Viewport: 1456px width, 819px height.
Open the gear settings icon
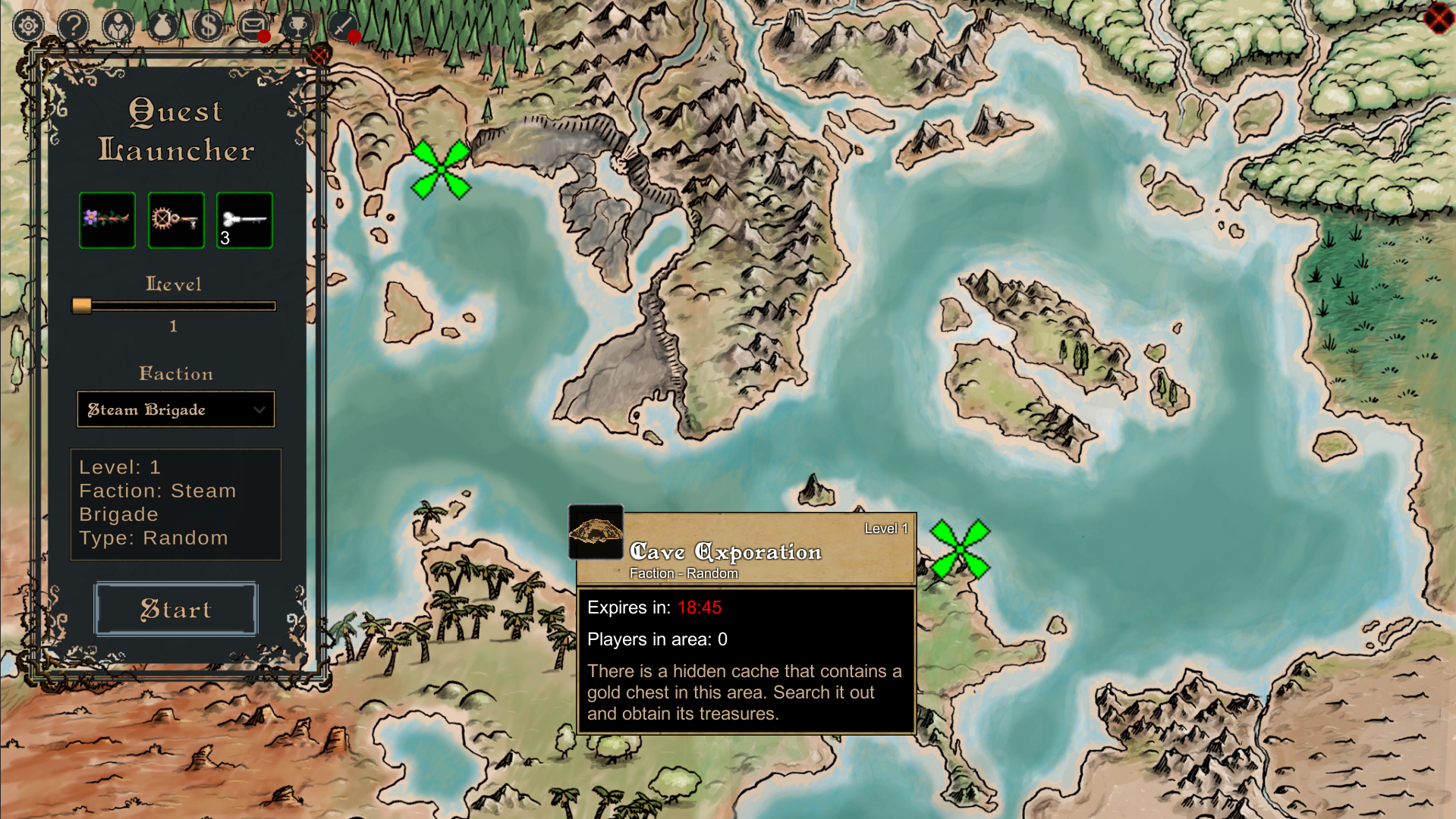point(29,27)
